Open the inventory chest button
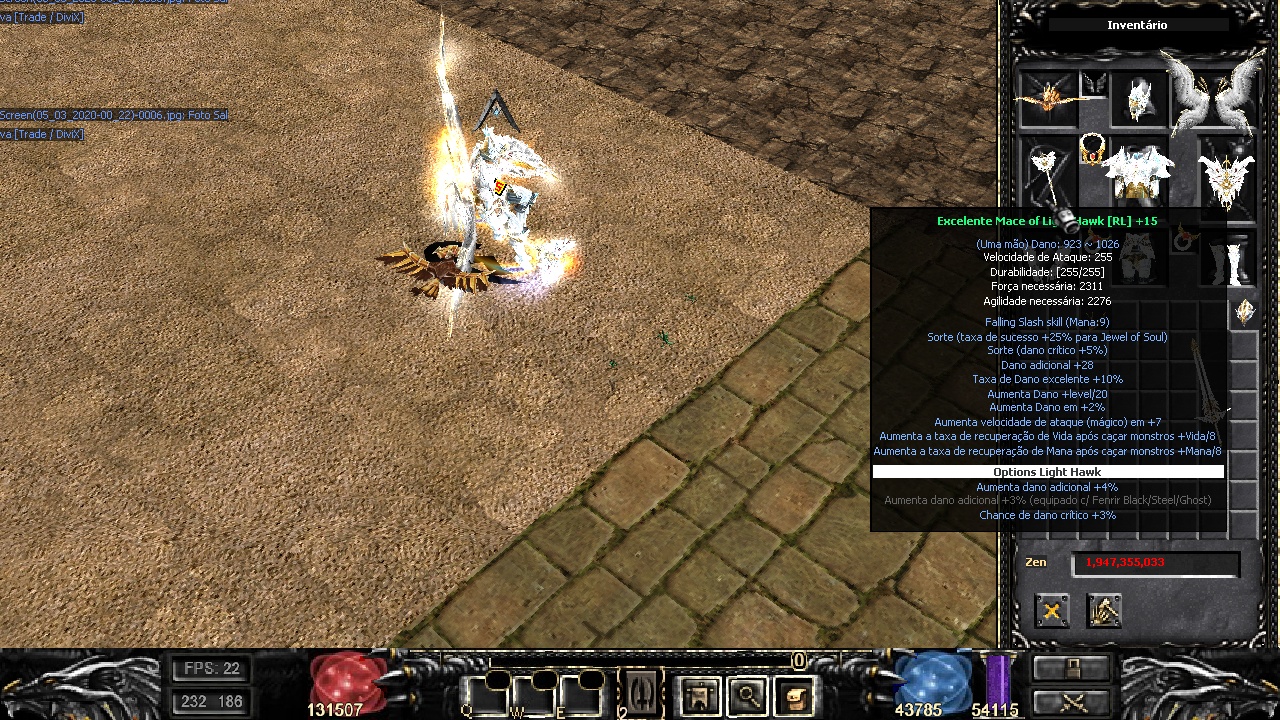 pos(795,695)
